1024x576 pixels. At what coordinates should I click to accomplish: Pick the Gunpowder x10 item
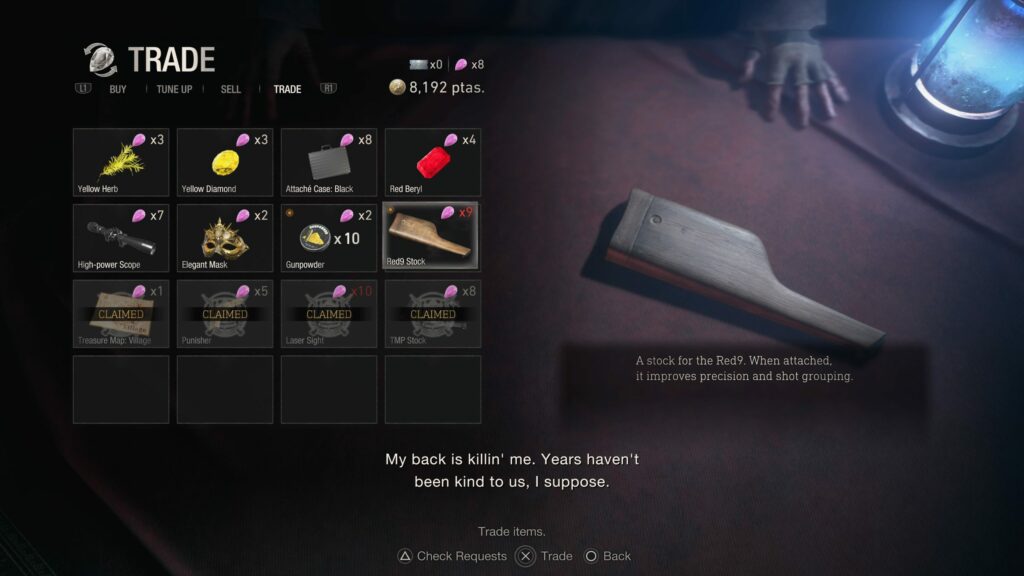point(329,238)
